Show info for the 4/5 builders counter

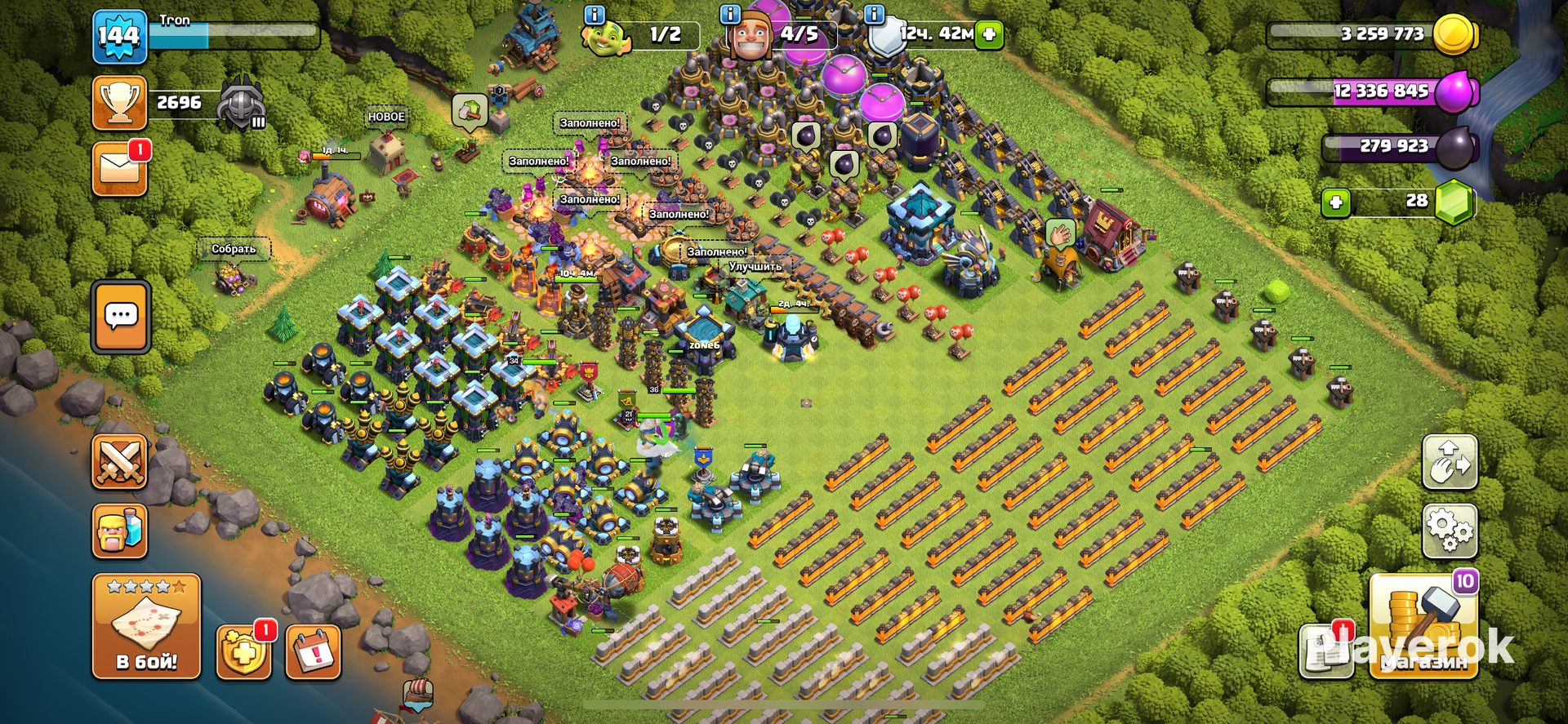729,14
